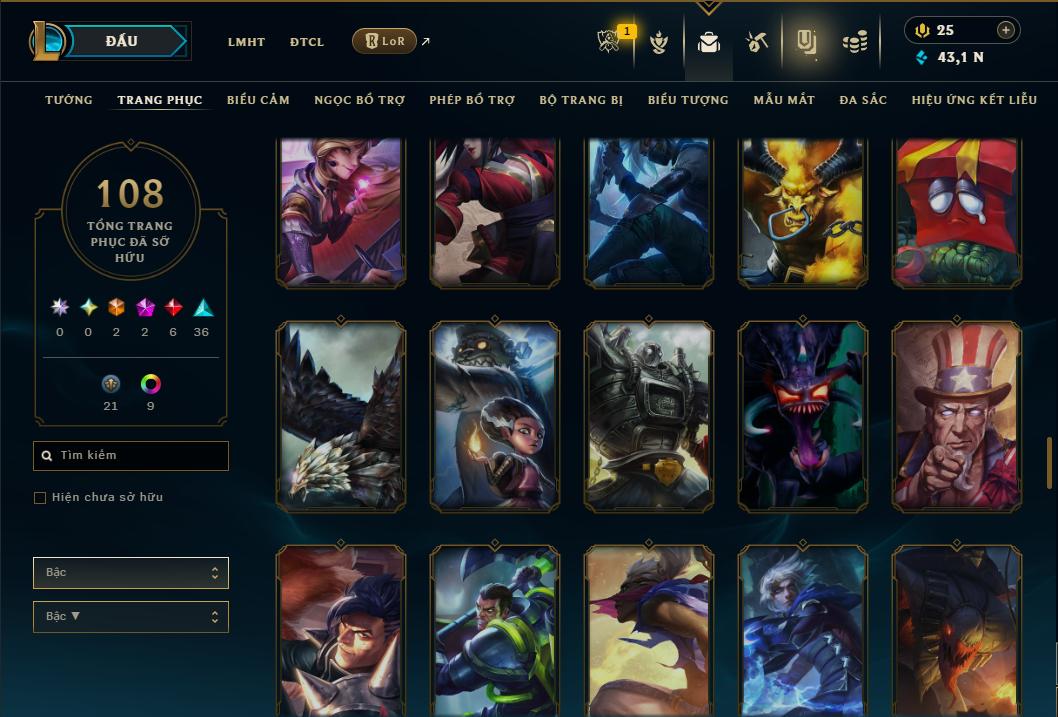Open the BIỂU CẢM tab

point(258,100)
